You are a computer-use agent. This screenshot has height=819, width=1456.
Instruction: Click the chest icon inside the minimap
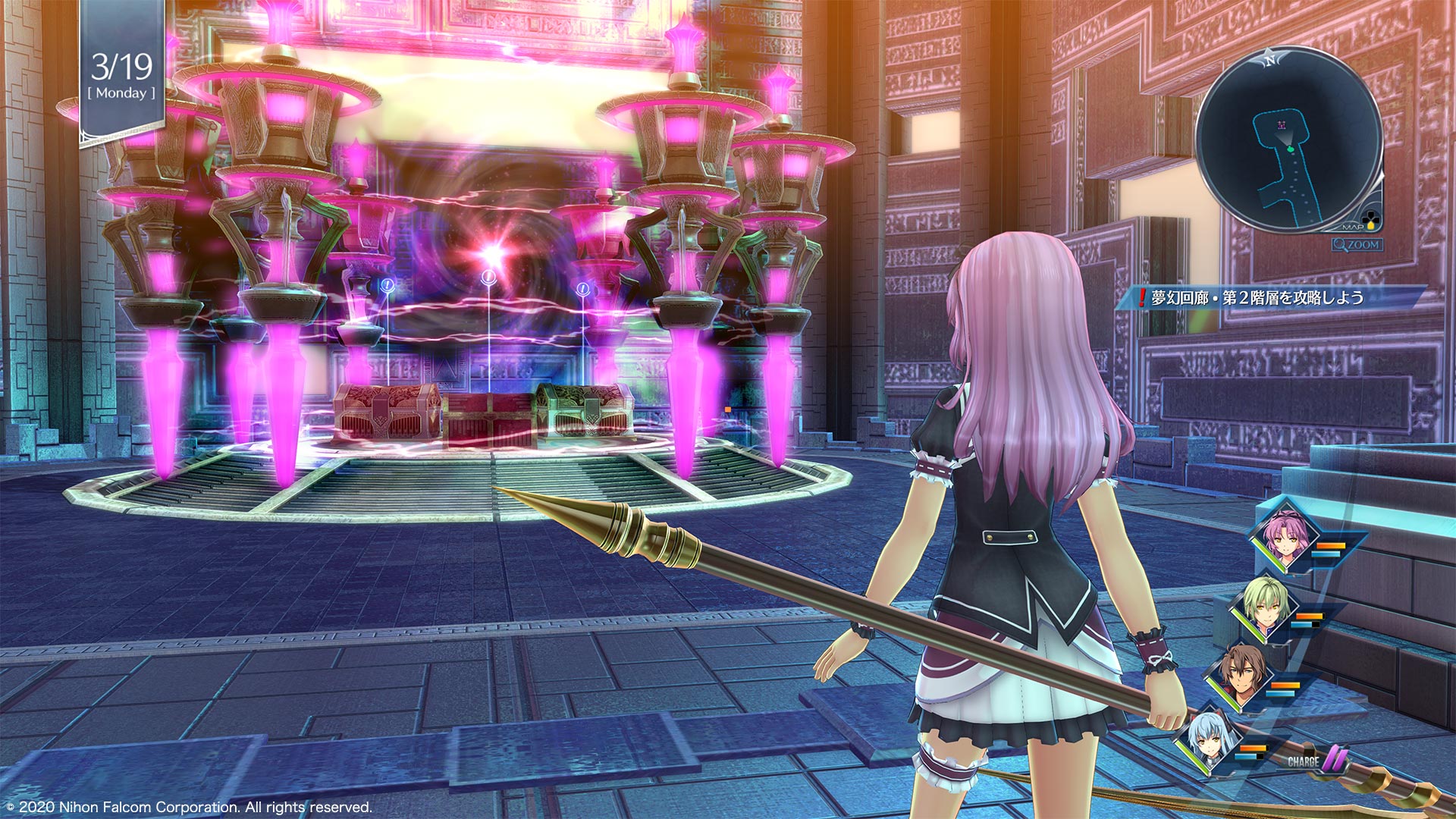pyautogui.click(x=1282, y=124)
